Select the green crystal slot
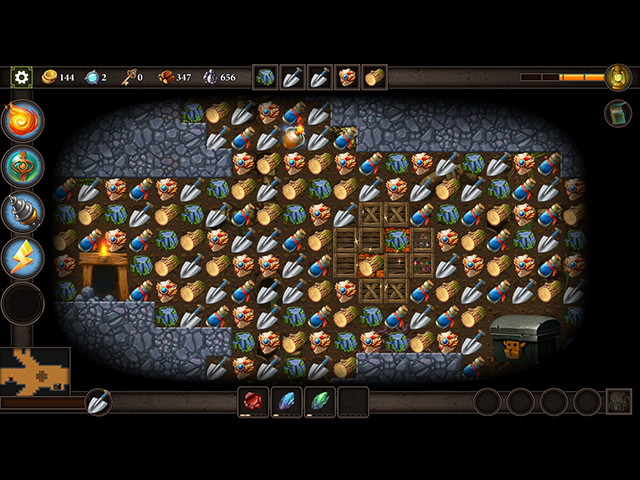 320,402
